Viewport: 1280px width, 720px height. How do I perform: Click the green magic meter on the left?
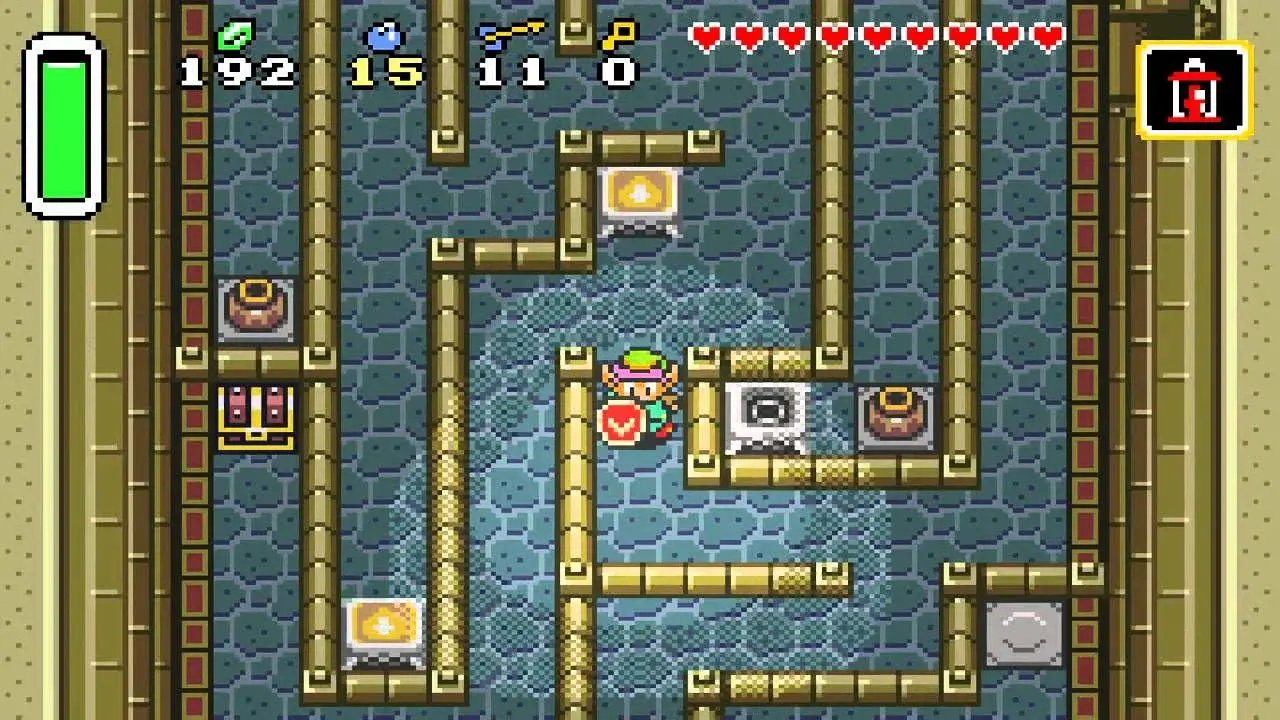click(x=66, y=125)
